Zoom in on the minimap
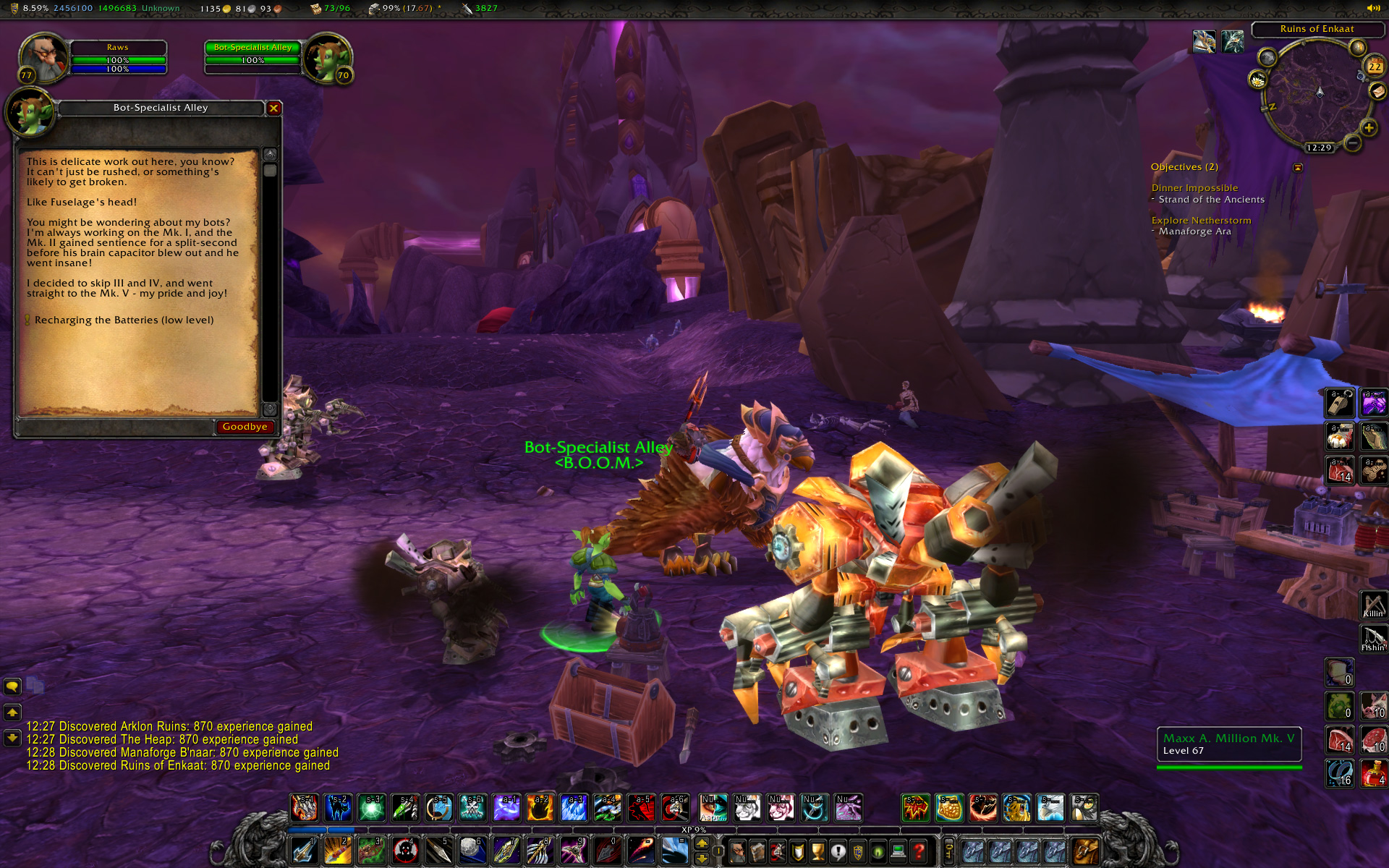 click(x=1368, y=128)
